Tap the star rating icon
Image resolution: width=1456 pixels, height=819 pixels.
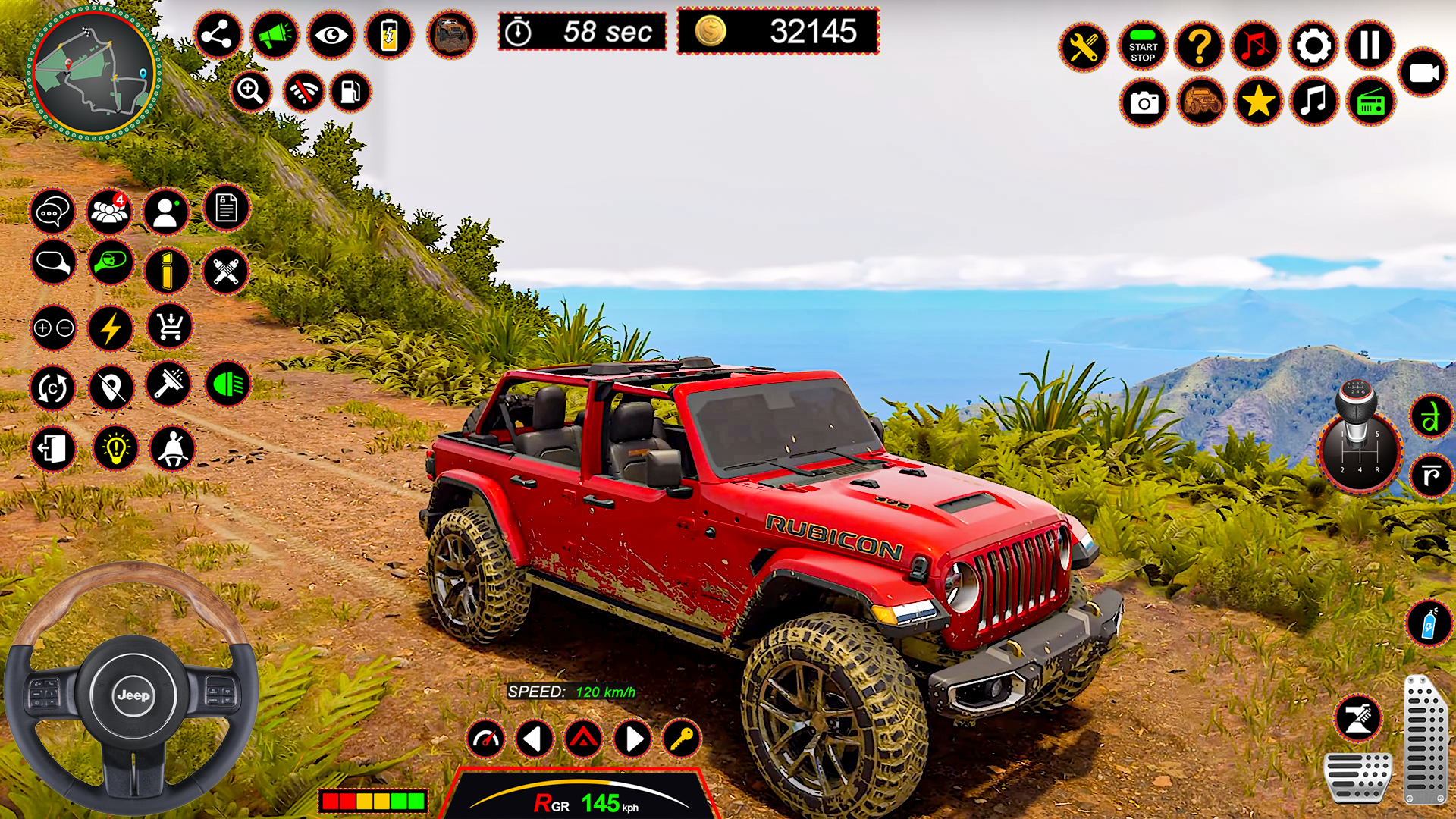(x=1257, y=102)
